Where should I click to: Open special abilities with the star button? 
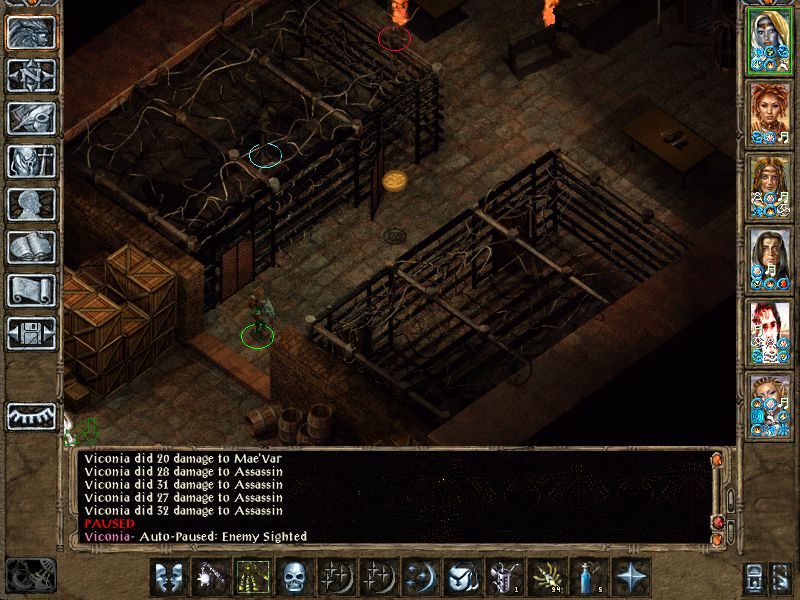coord(630,577)
